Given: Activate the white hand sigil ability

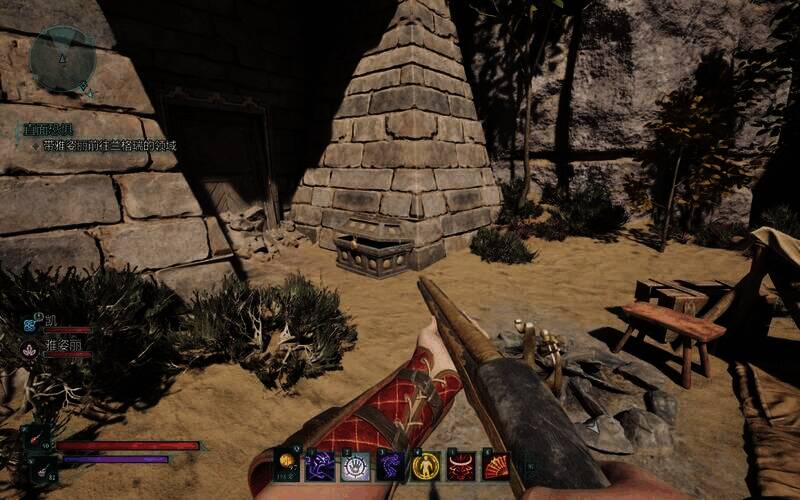Looking at the screenshot, I should click(356, 466).
